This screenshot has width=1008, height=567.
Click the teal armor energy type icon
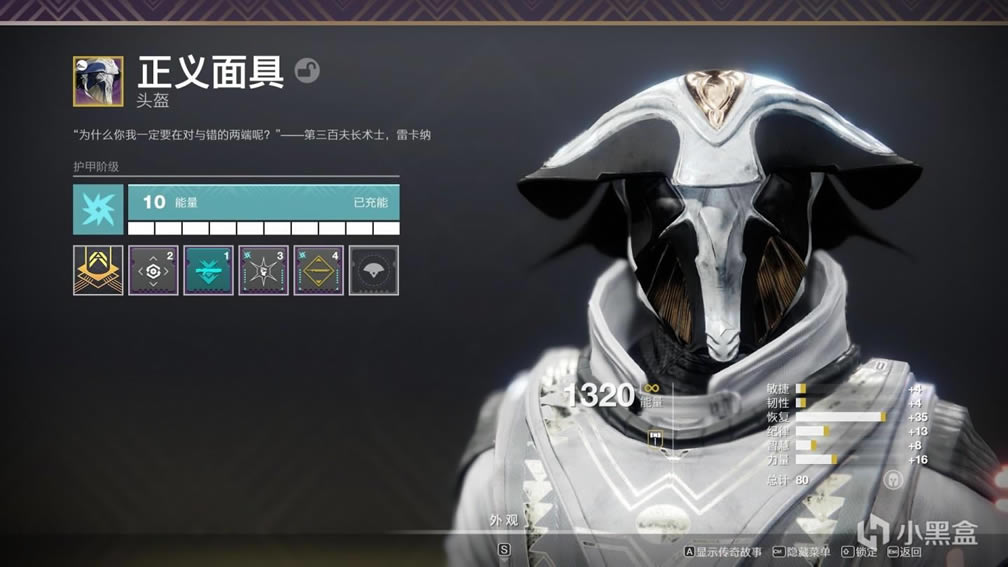[x=98, y=209]
